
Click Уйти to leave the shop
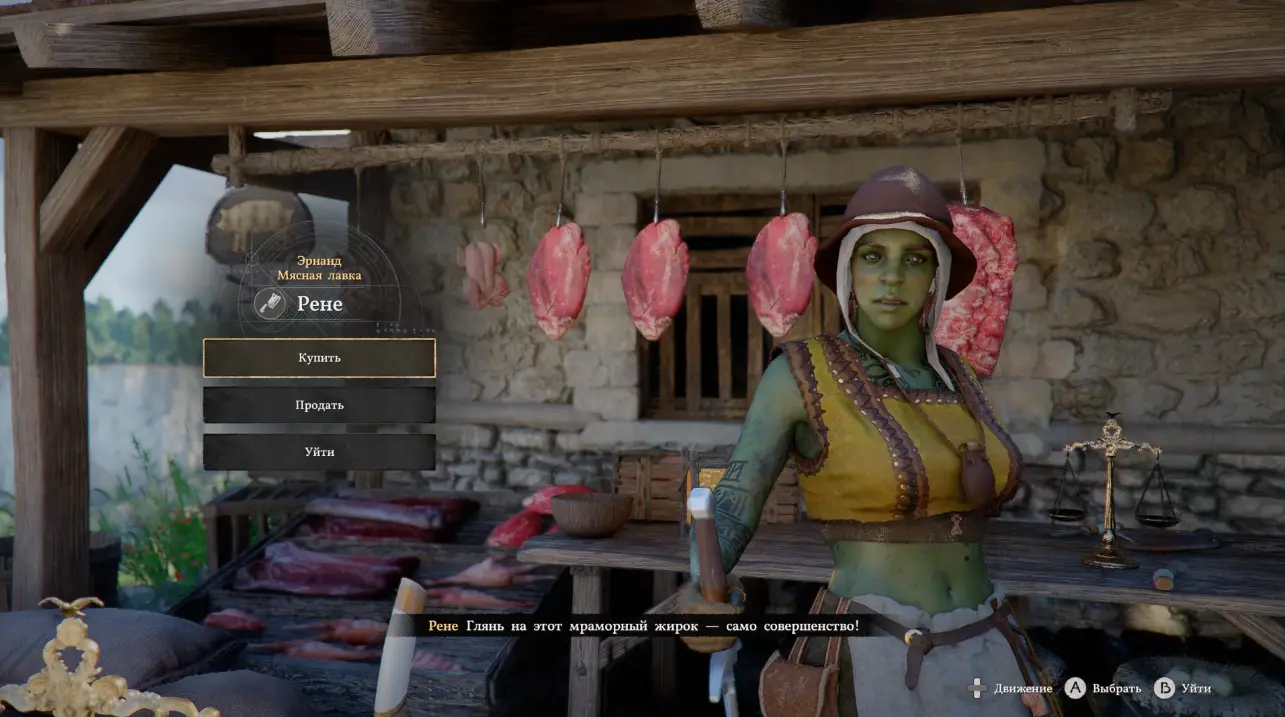[x=319, y=452]
